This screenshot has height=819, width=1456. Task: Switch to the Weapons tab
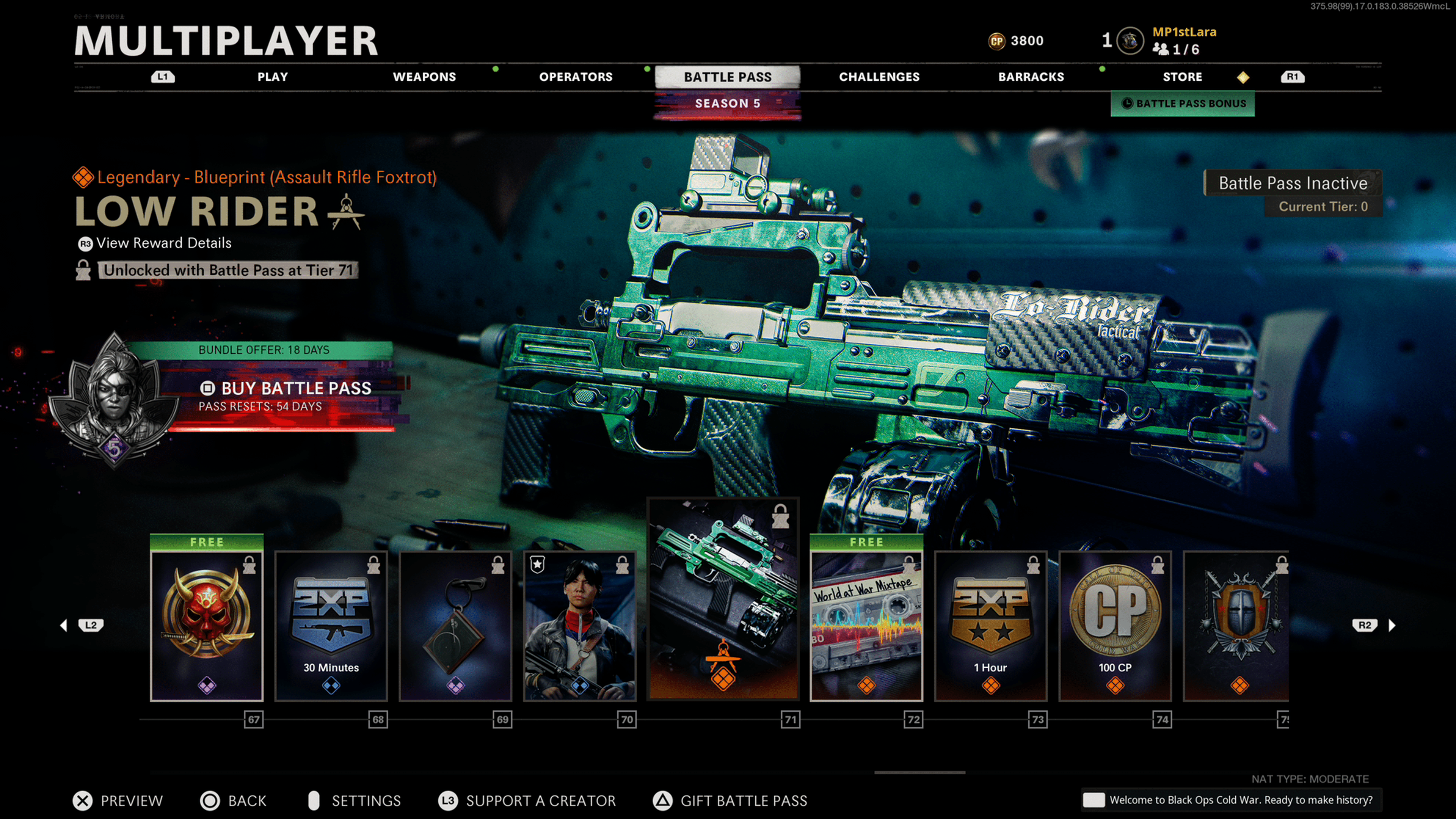coord(424,77)
